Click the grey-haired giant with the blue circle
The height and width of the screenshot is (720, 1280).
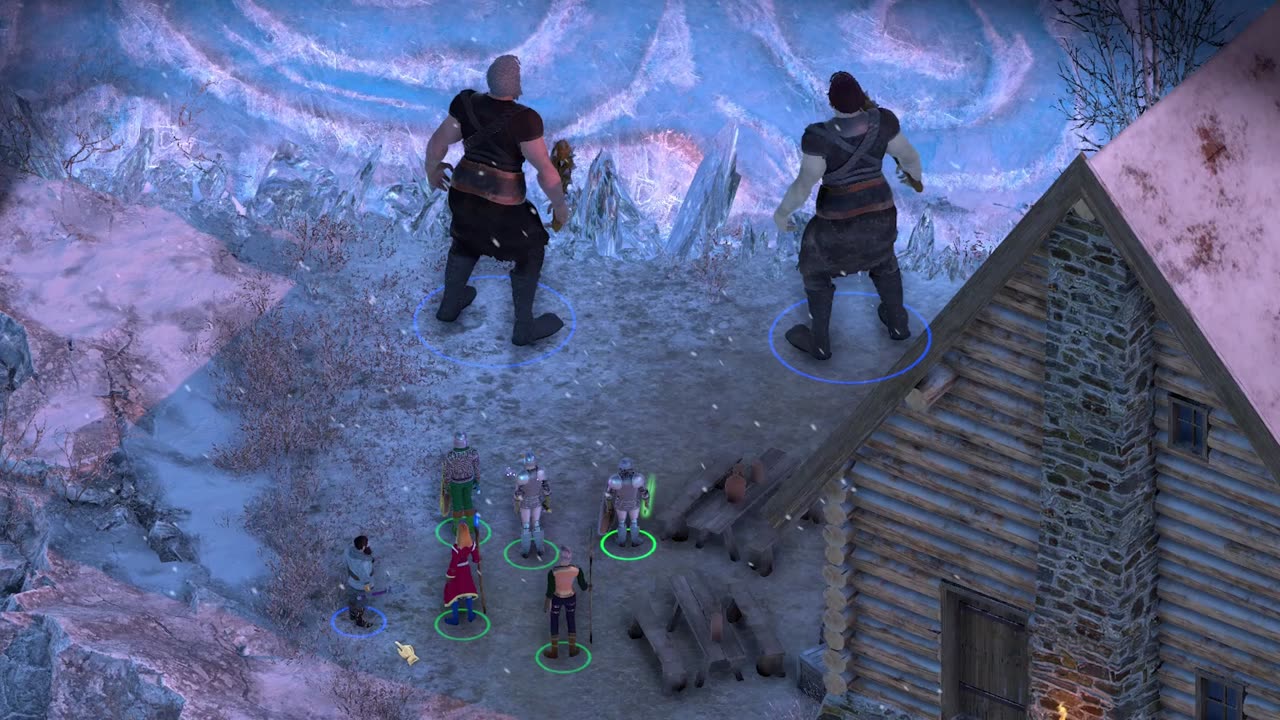coord(494,200)
